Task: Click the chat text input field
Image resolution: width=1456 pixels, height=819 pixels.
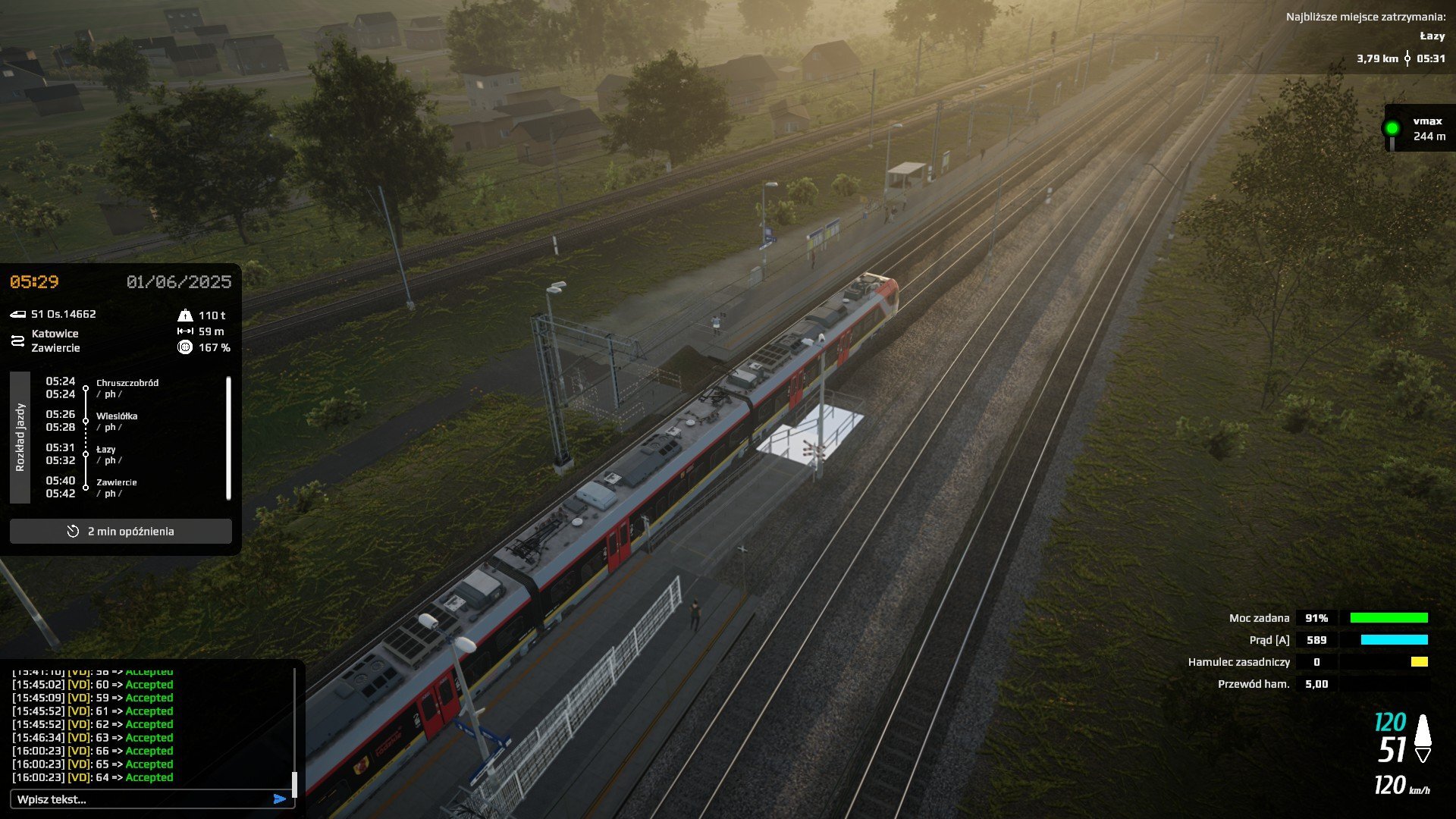Action: (140, 799)
